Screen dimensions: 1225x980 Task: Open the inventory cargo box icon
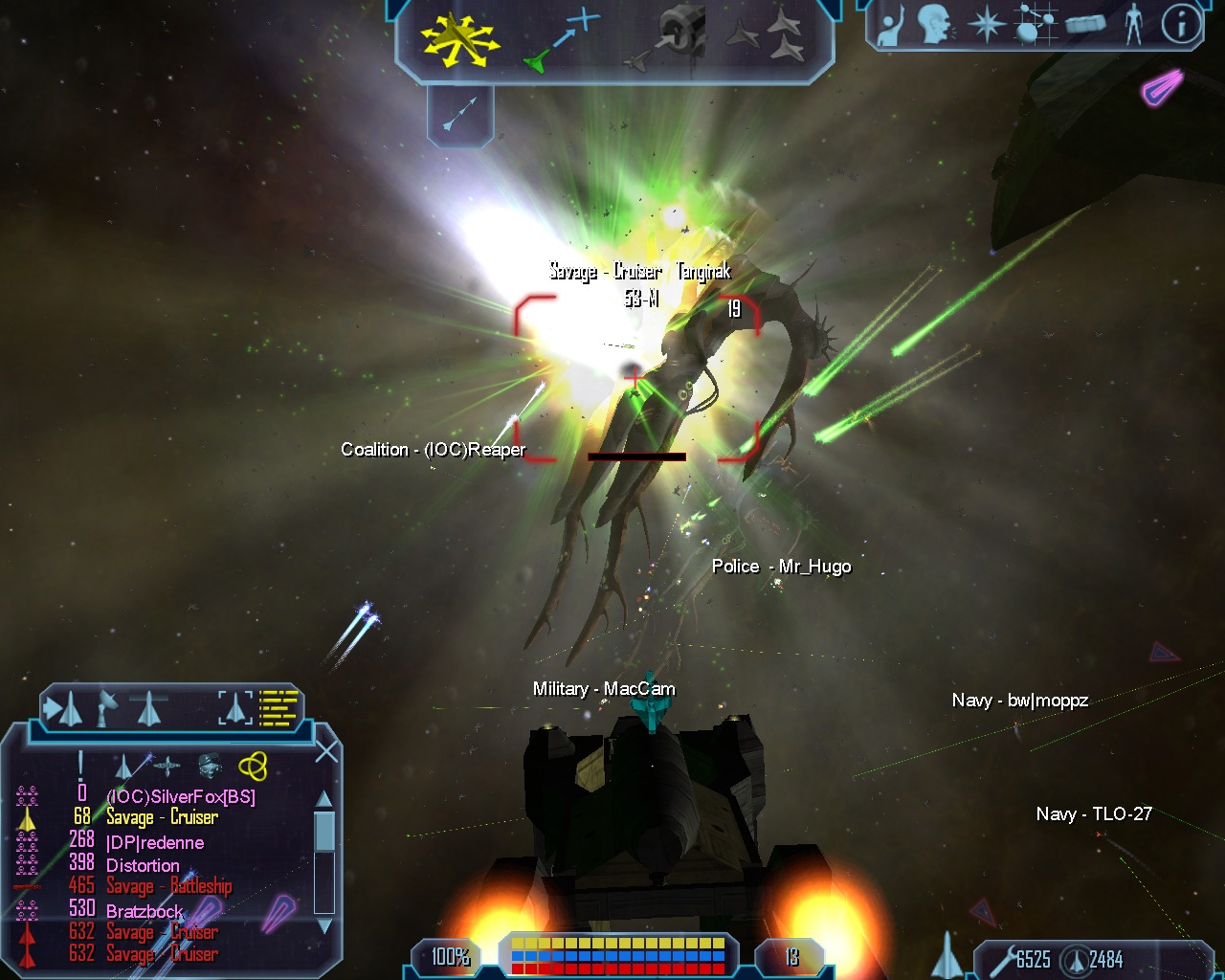(x=1084, y=25)
